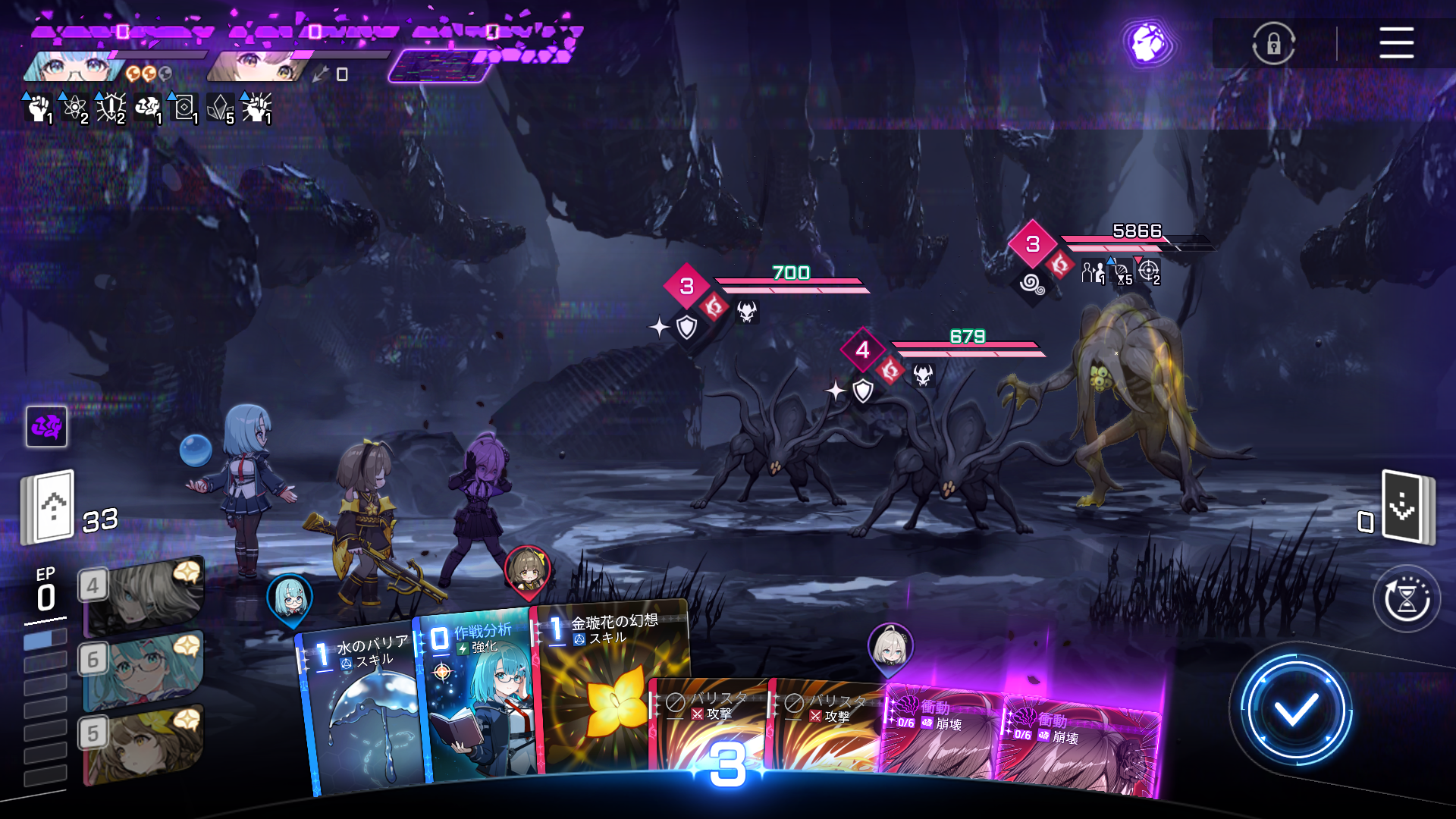This screenshot has width=1456, height=819.
Task: Activate the cost 4 grey-haired character EGO skill
Action: pyautogui.click(x=144, y=595)
